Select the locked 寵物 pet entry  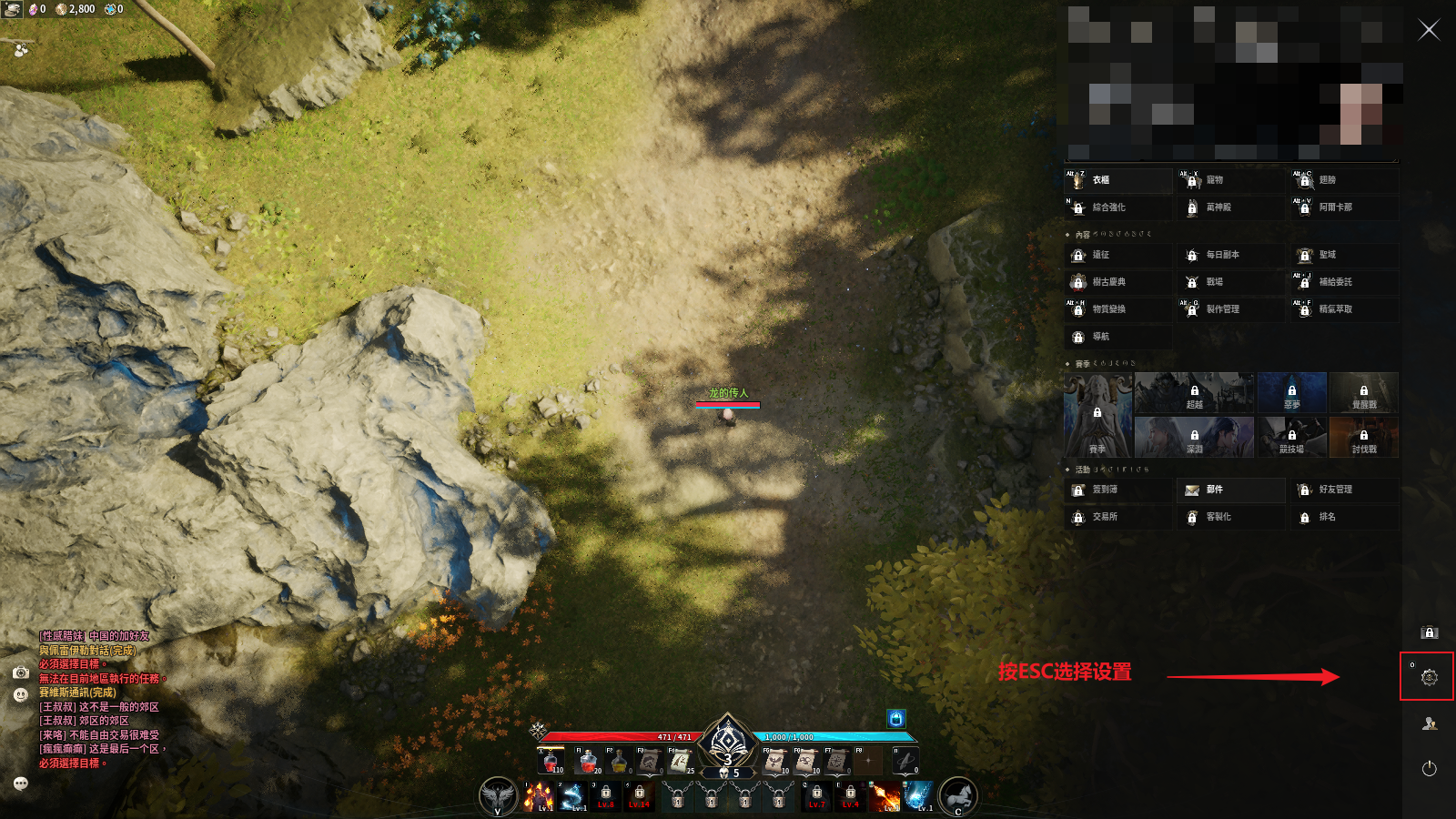pyautogui.click(x=1231, y=180)
